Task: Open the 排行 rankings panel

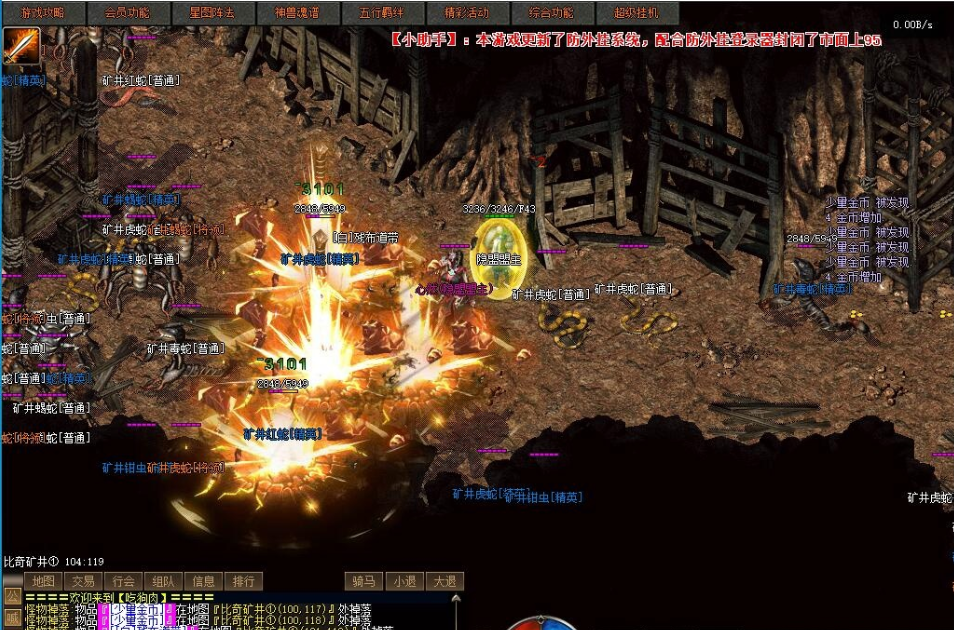Action: [243, 581]
